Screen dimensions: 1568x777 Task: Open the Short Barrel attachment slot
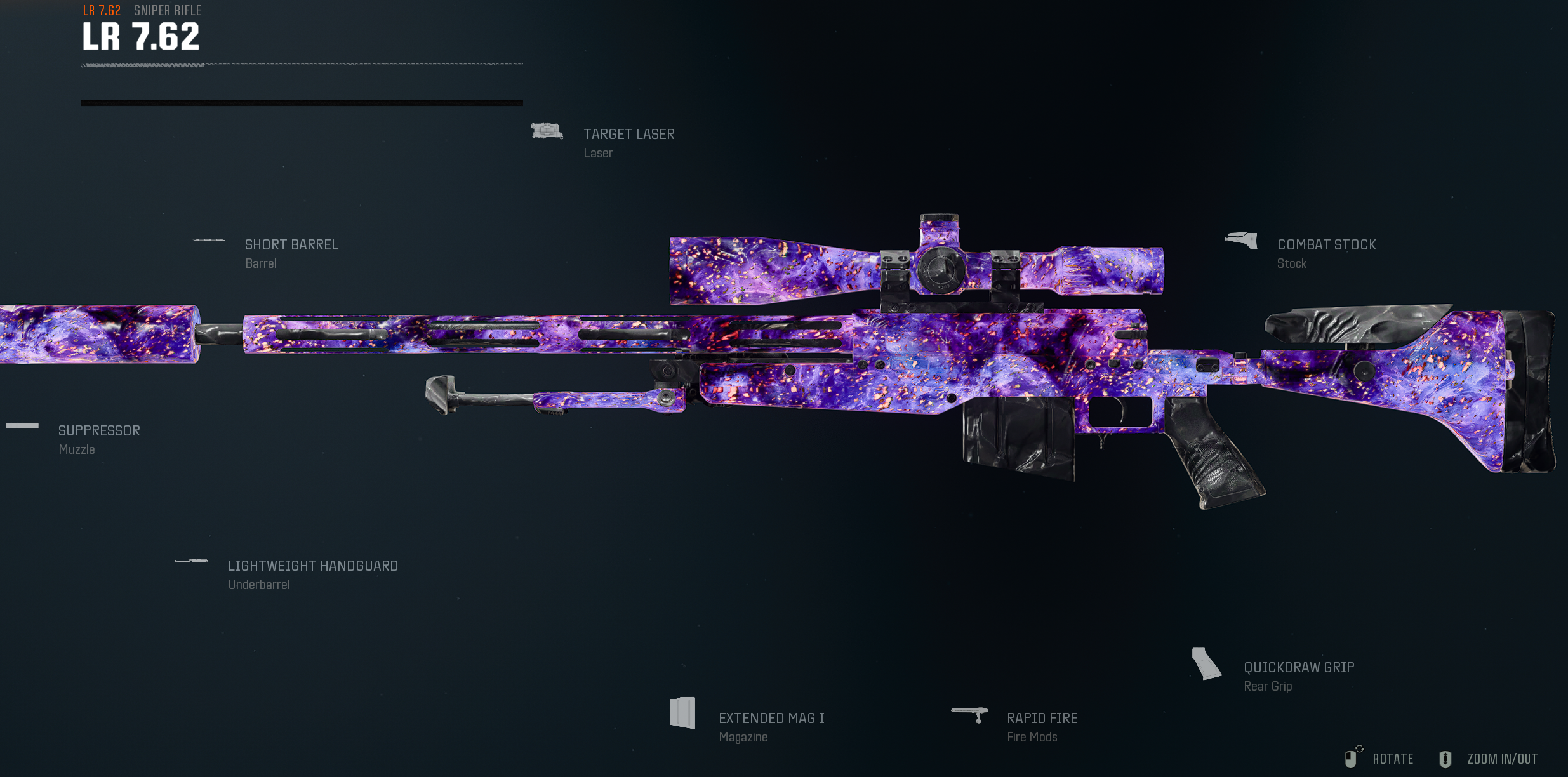tap(291, 245)
